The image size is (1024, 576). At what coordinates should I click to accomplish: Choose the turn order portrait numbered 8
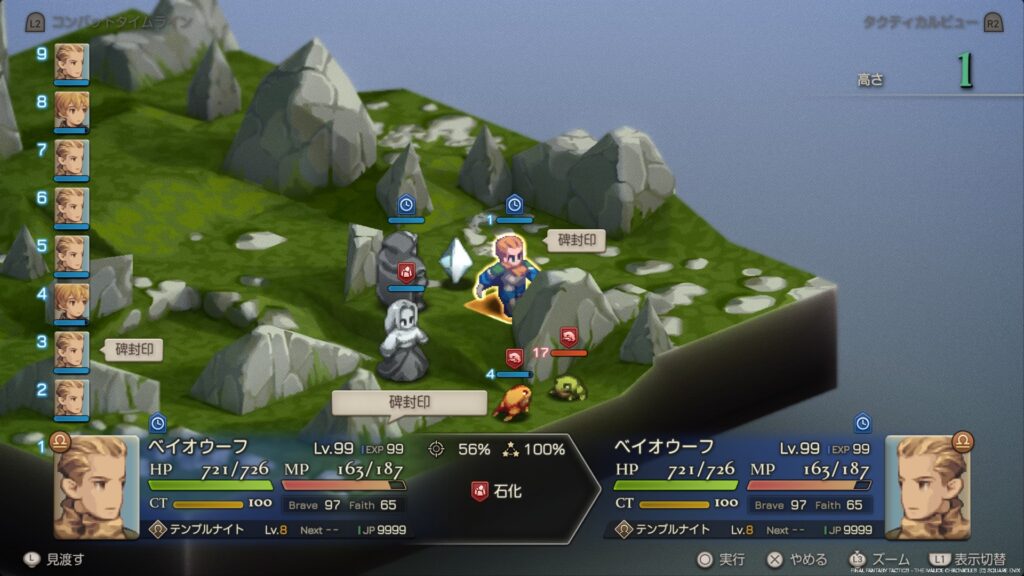(72, 108)
